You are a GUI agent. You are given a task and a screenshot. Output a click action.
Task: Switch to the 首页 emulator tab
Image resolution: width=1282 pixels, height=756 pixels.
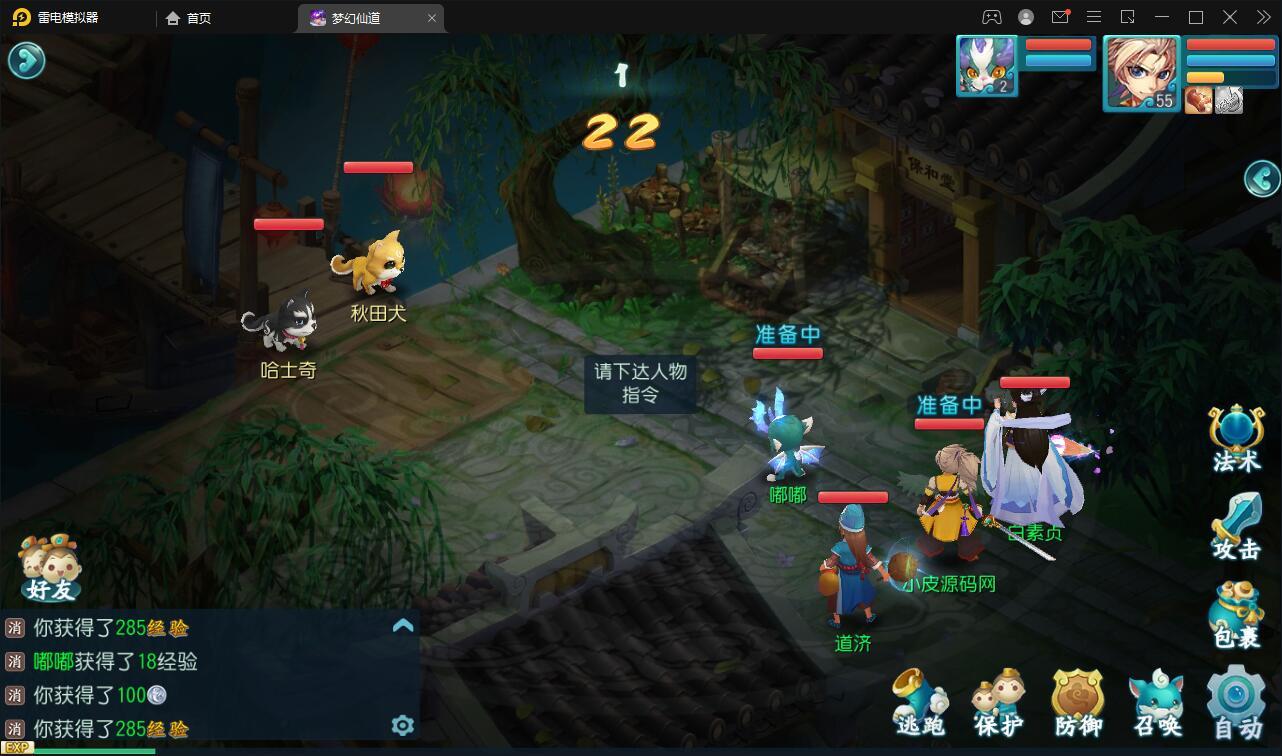189,18
